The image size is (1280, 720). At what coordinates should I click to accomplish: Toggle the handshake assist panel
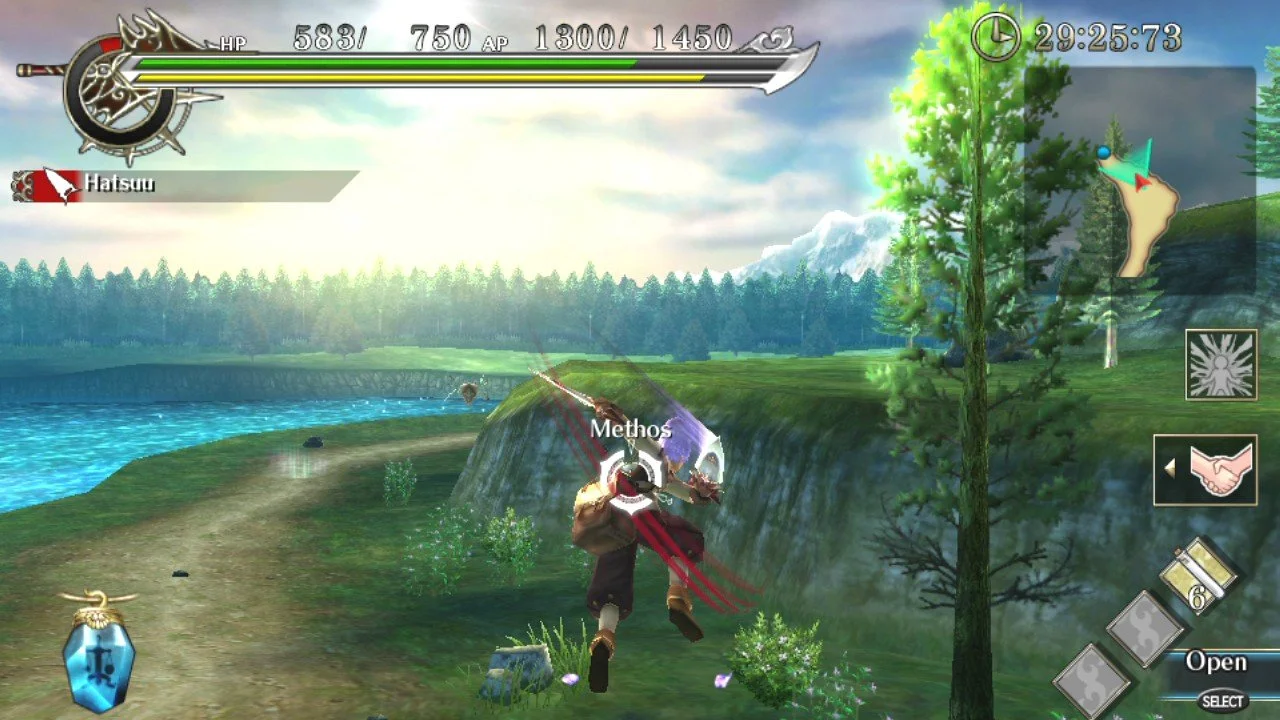pyautogui.click(x=1207, y=471)
